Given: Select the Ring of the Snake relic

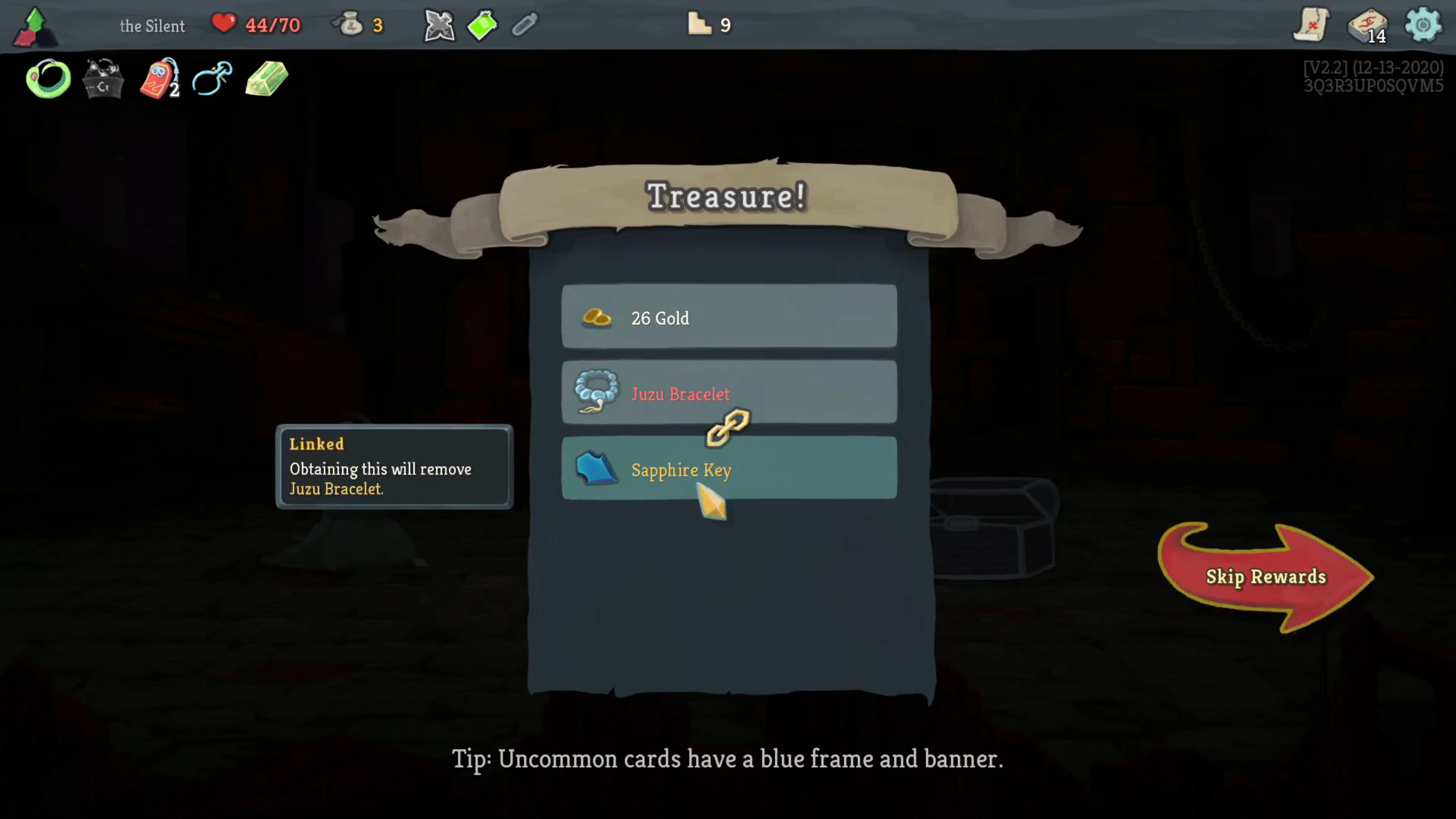Looking at the screenshot, I should pyautogui.click(x=48, y=78).
